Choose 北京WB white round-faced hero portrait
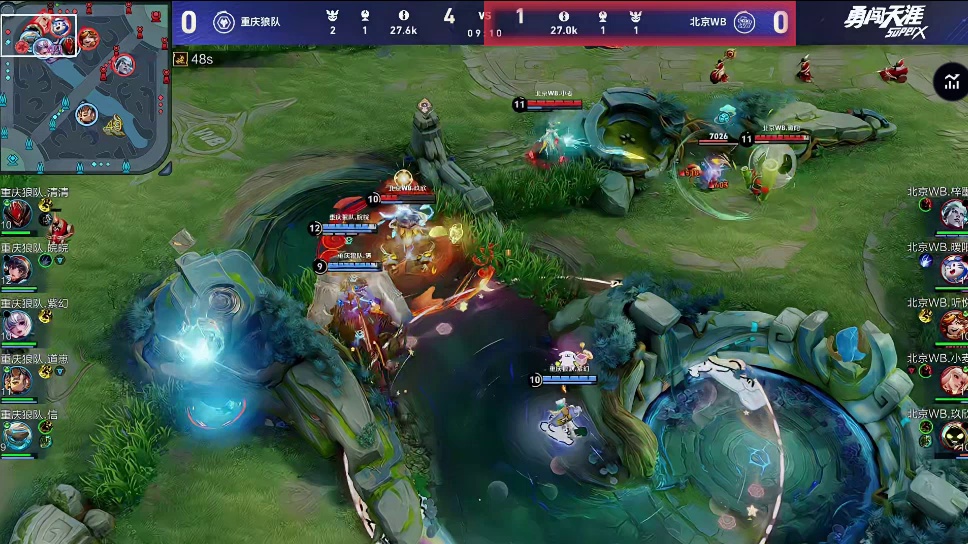Screen dimensions: 968x544 pos(952,268)
